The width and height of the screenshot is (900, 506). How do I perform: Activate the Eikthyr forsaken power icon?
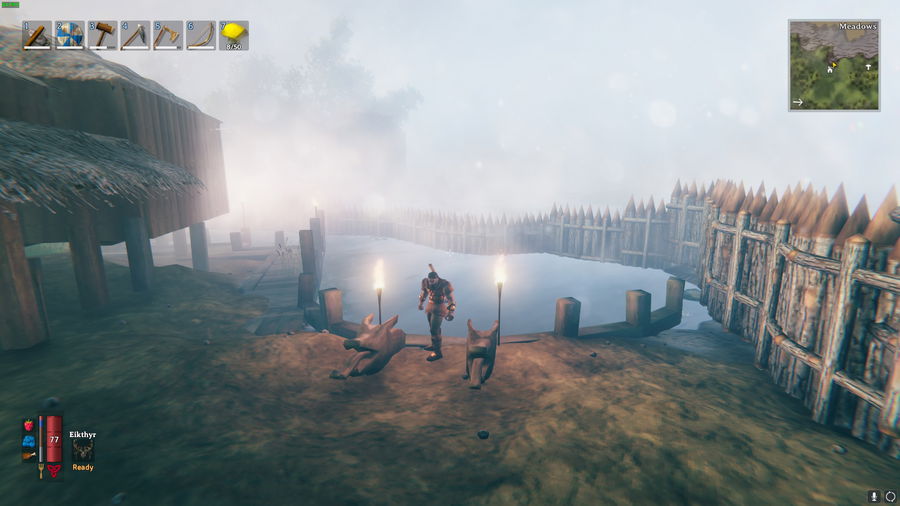coord(82,451)
